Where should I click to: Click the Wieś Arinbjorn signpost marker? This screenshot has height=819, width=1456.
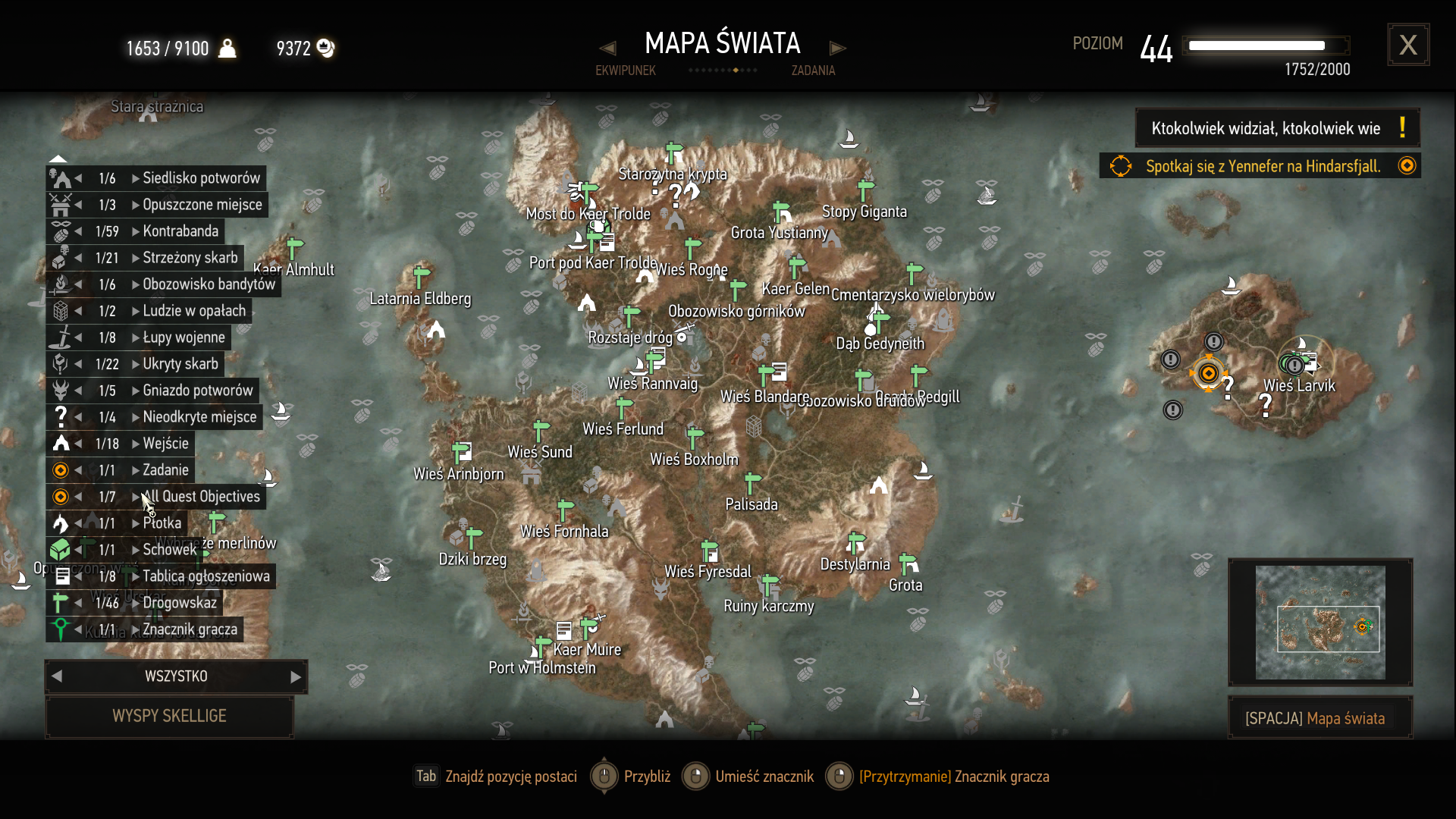[x=459, y=453]
